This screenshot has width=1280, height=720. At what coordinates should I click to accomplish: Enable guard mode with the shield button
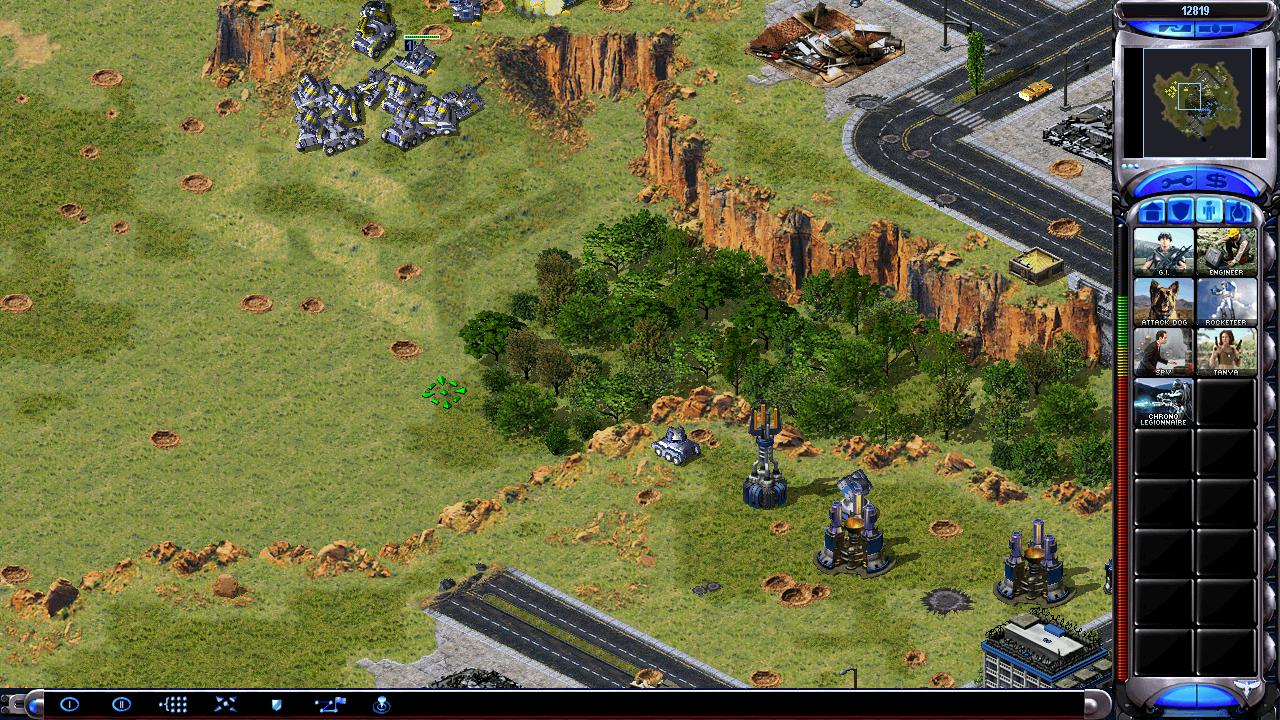pyautogui.click(x=277, y=704)
